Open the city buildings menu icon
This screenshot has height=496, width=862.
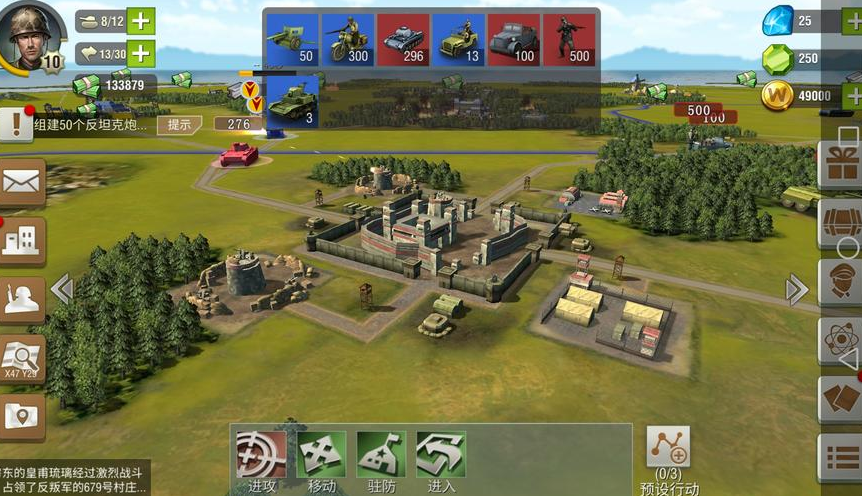pos(21,241)
